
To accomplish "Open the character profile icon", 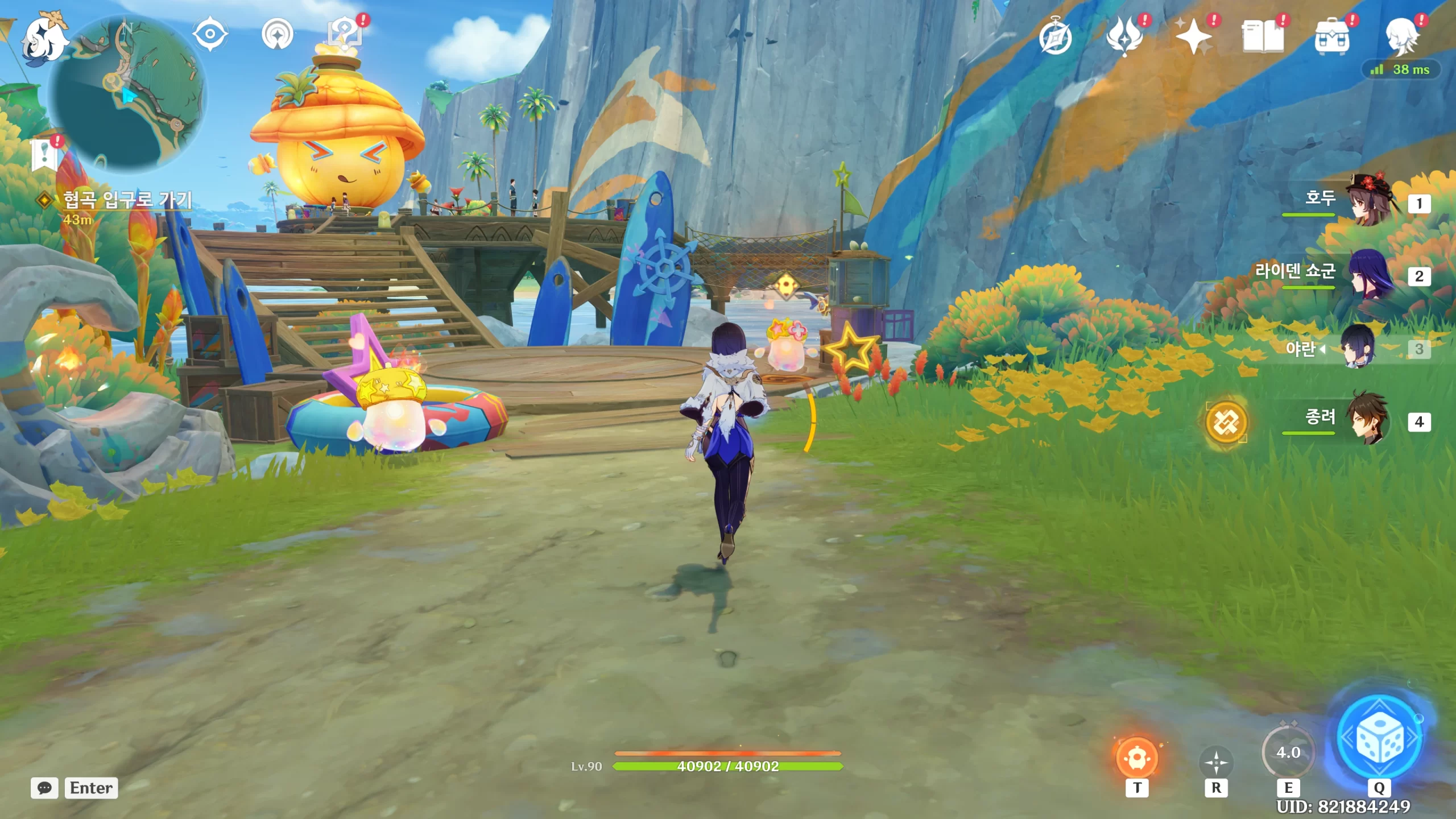I will coord(1402,38).
